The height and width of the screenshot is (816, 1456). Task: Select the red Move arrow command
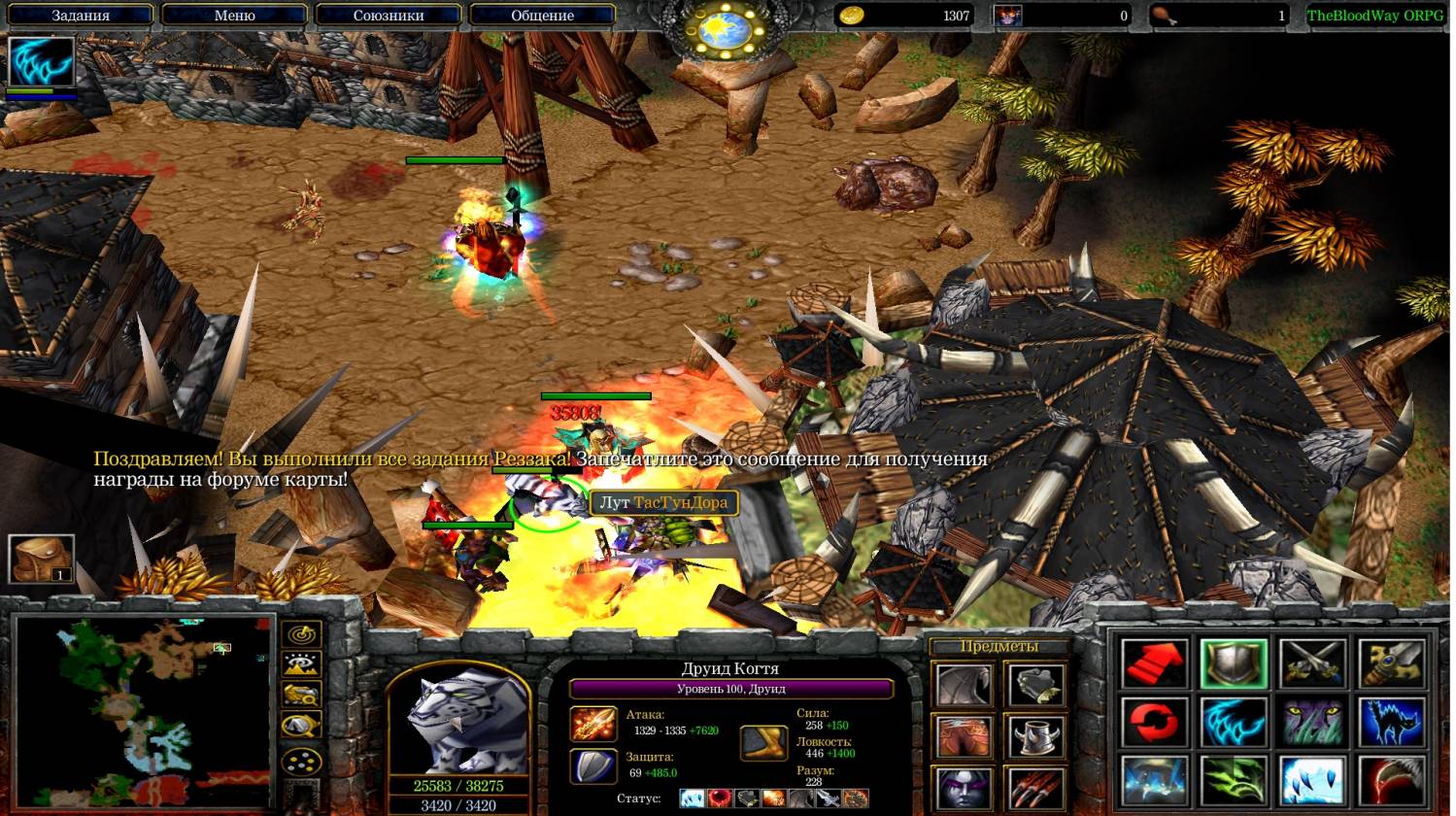[1155, 663]
